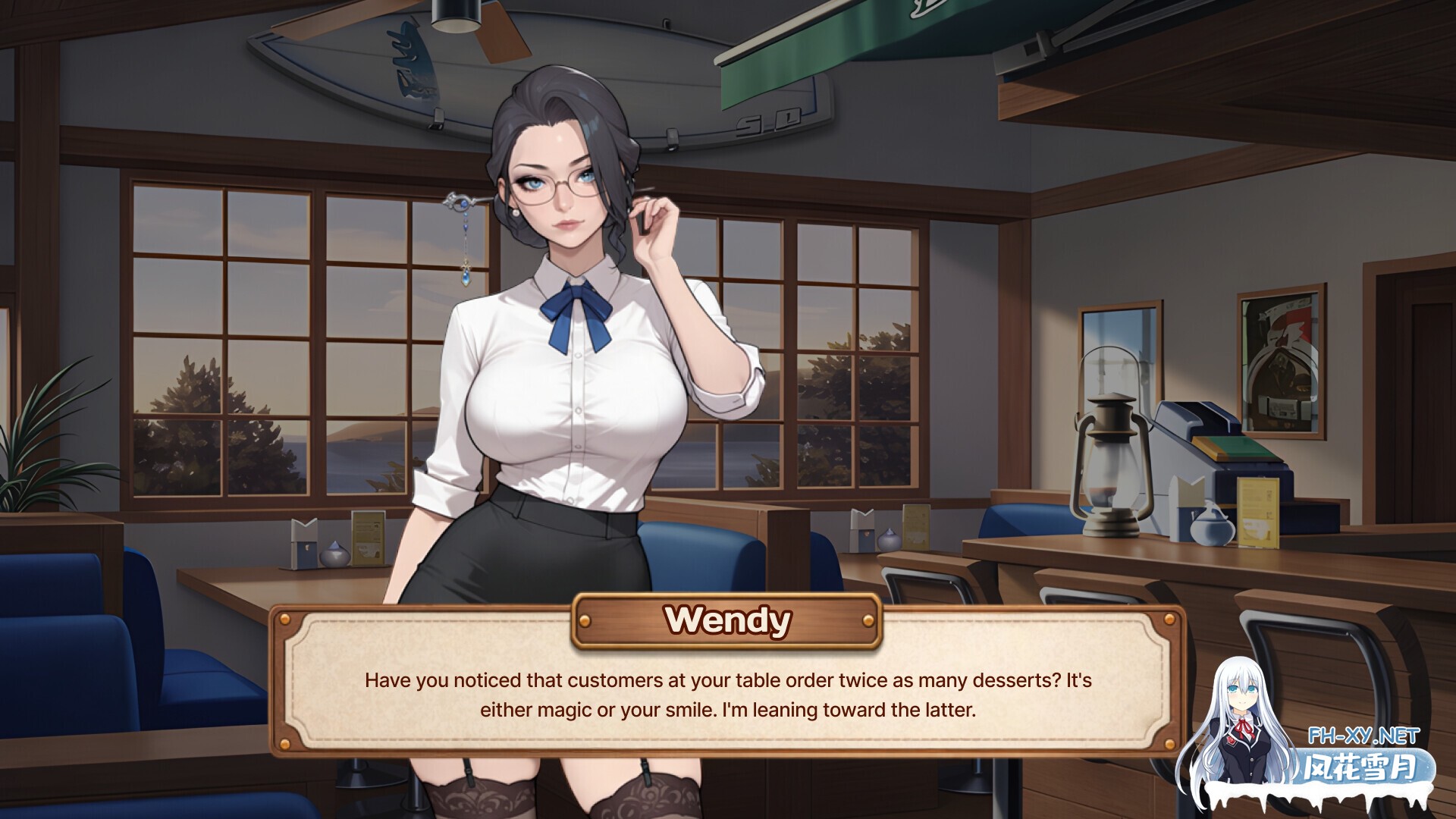Click the Wendy name plate
Viewport: 1456px width, 819px height.
(x=726, y=620)
